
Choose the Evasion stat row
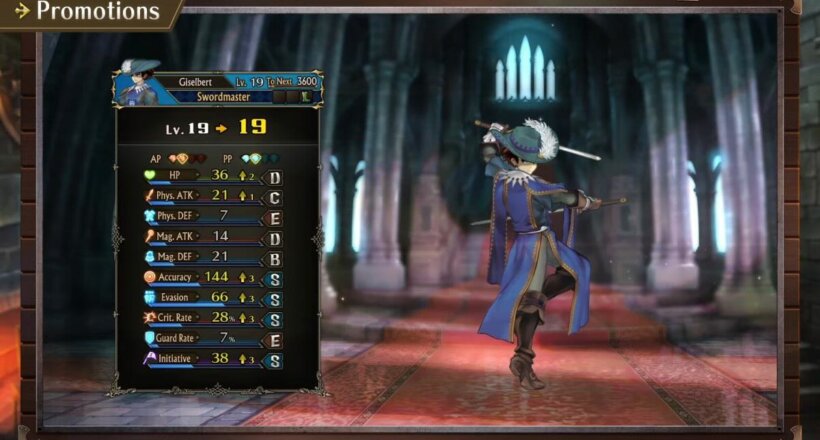(x=210, y=298)
